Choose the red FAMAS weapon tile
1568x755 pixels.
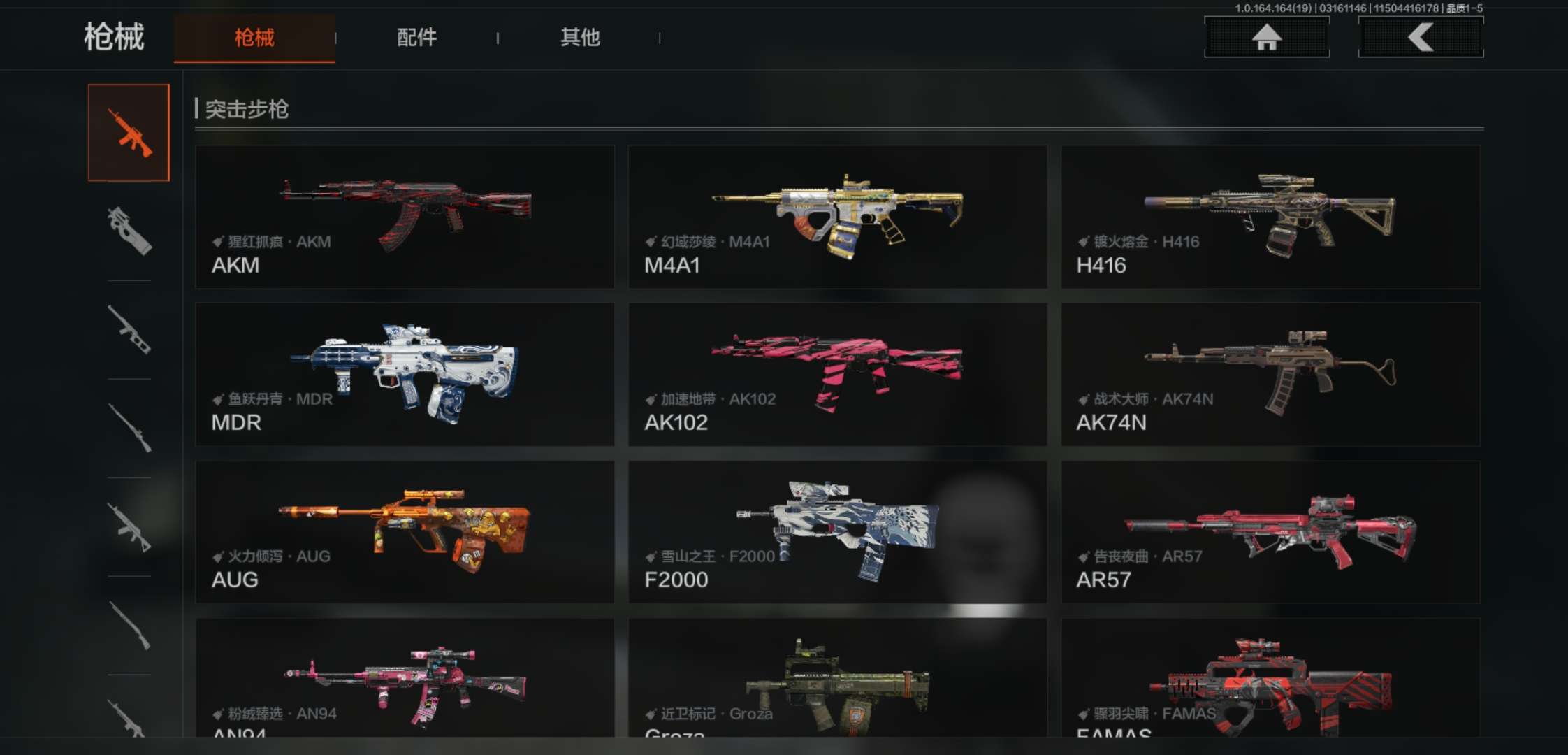1270,678
